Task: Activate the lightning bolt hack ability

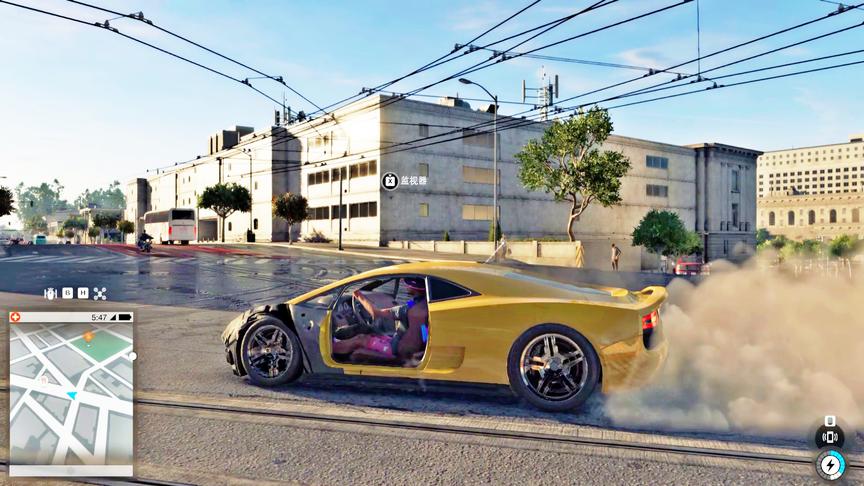Action: click(x=830, y=465)
